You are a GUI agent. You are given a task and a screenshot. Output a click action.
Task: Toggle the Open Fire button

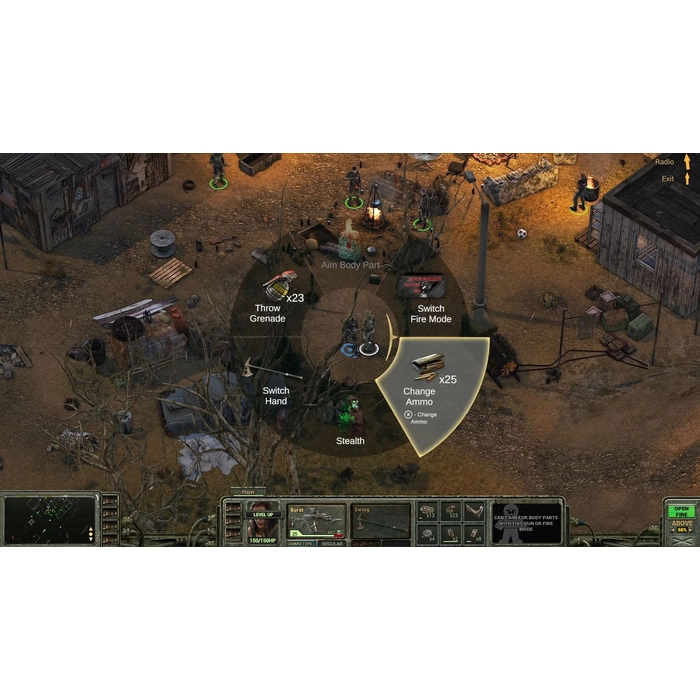click(680, 510)
